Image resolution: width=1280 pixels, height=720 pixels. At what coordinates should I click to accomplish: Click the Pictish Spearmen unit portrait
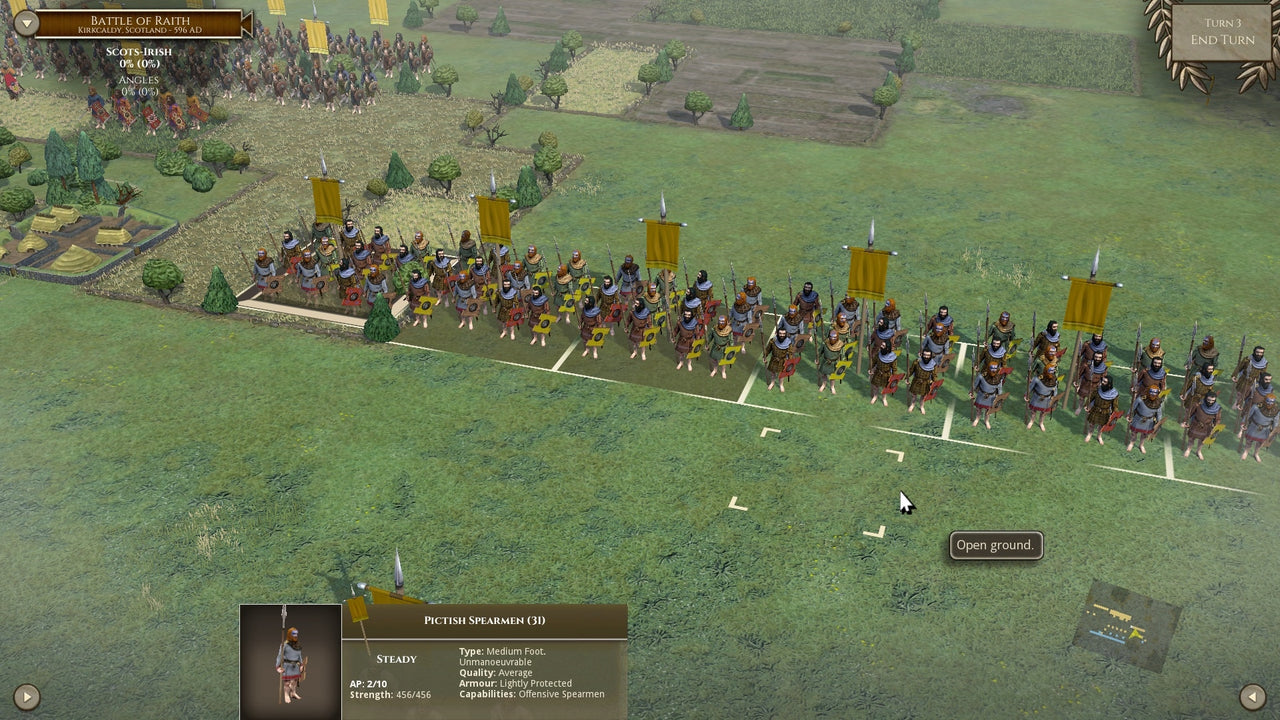pyautogui.click(x=289, y=660)
